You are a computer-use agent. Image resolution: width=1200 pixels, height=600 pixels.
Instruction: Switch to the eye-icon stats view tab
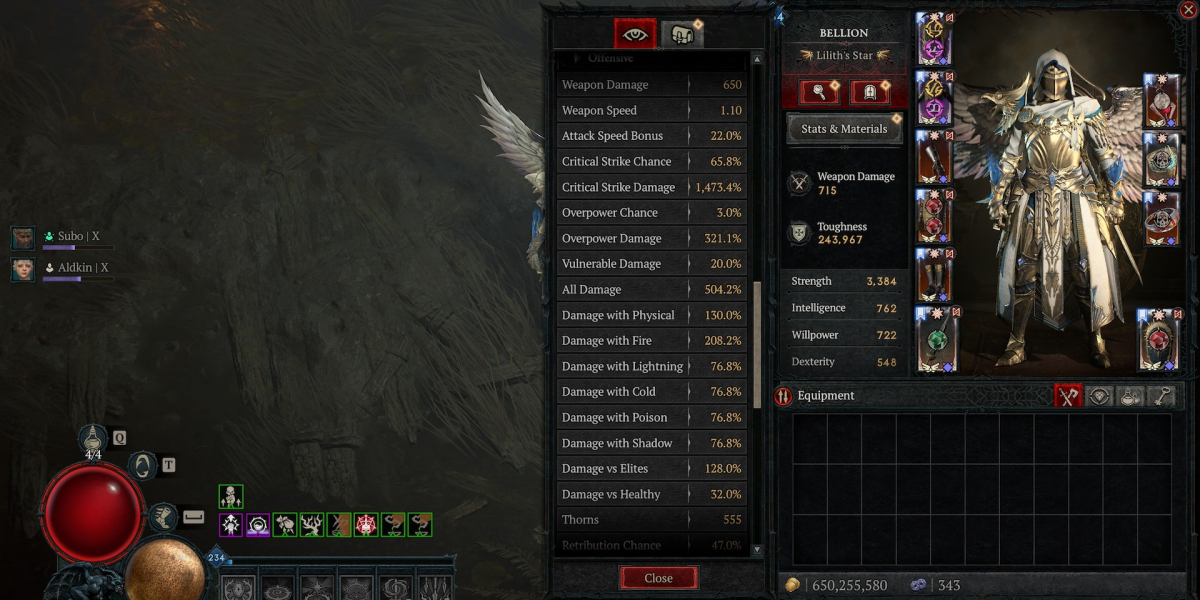pos(635,34)
